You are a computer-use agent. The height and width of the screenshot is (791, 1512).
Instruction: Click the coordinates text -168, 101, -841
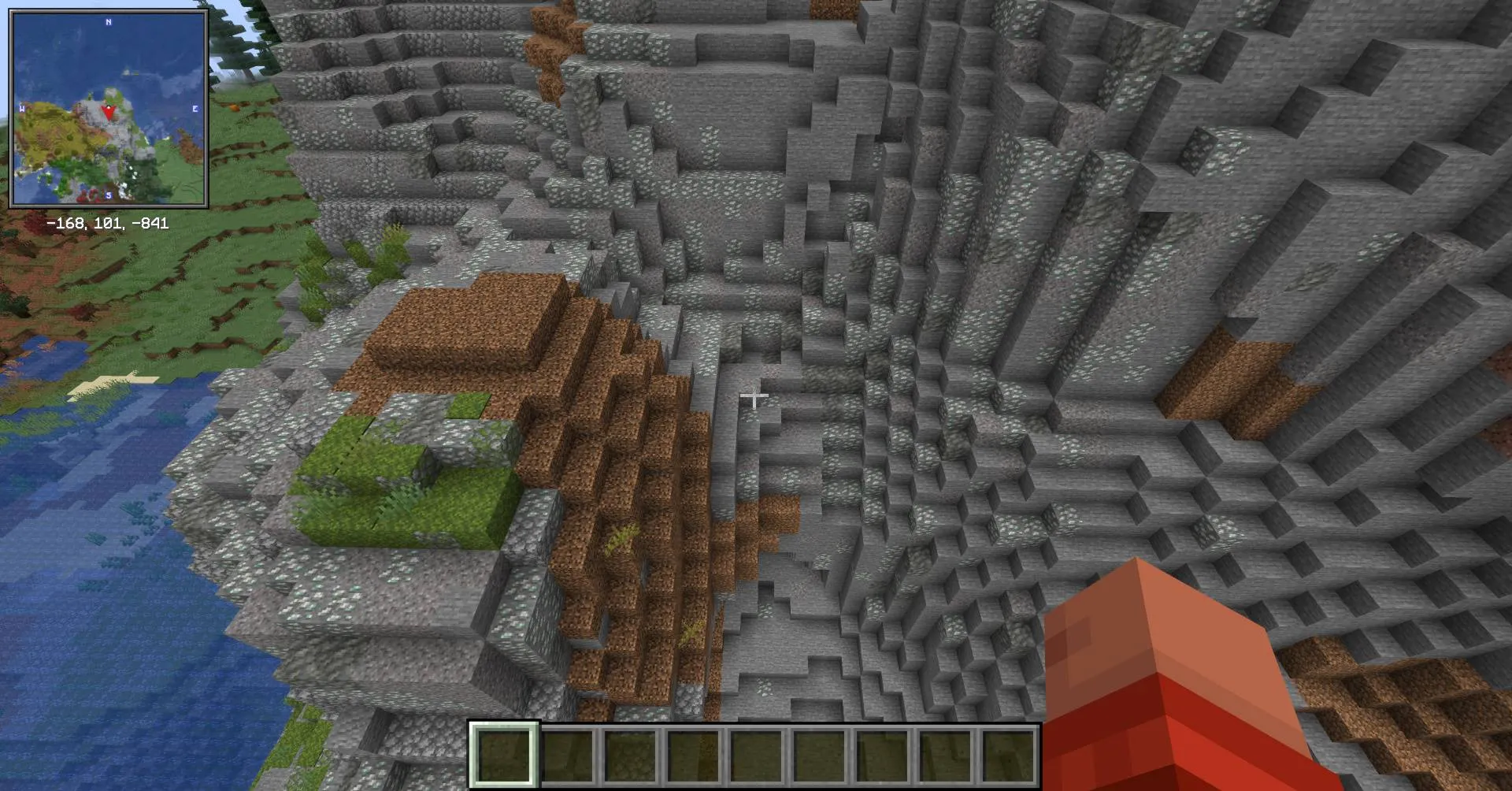pos(109,223)
